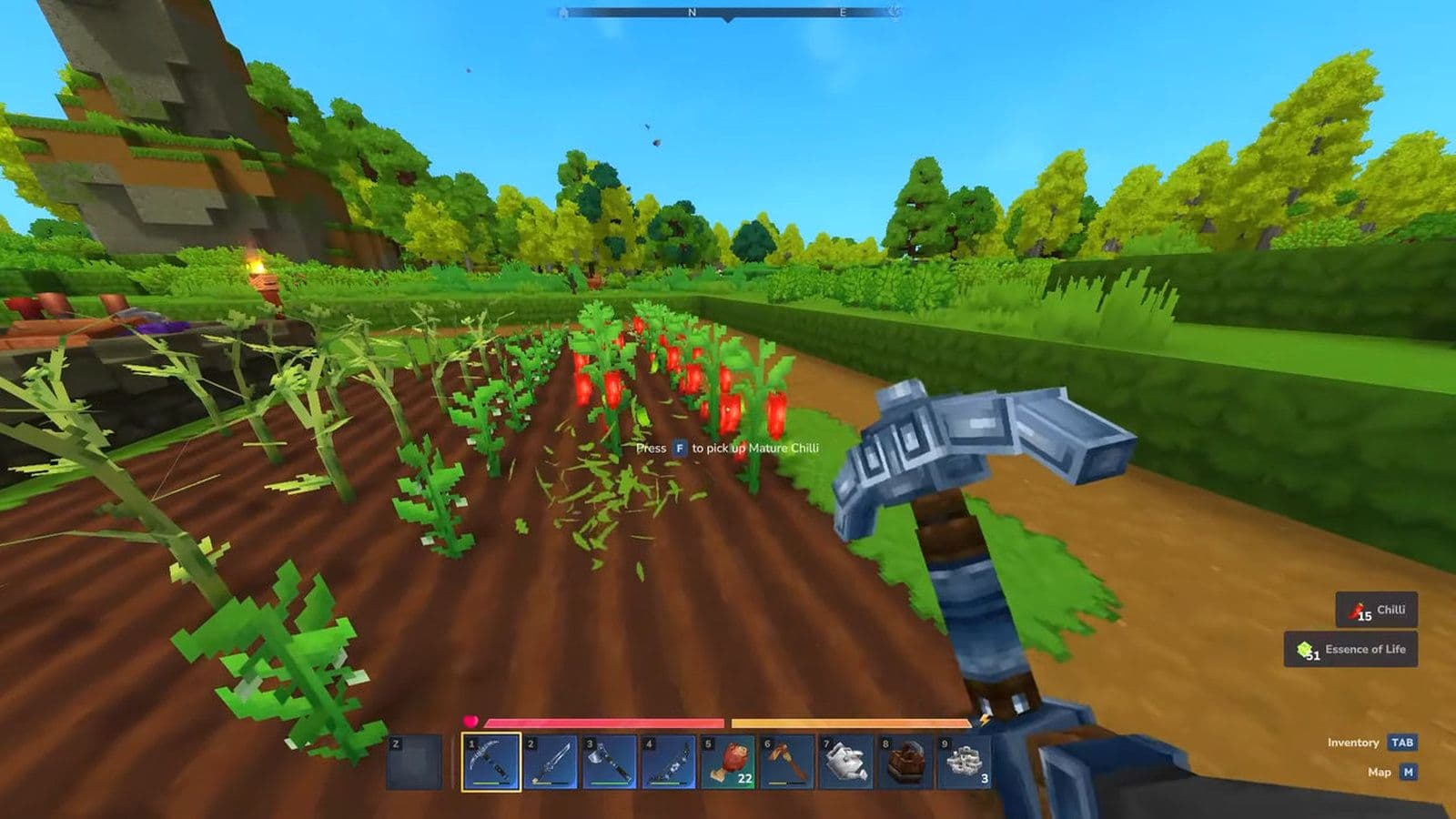Click the M badge to open the Map
The height and width of the screenshot is (819, 1456).
1409,773
